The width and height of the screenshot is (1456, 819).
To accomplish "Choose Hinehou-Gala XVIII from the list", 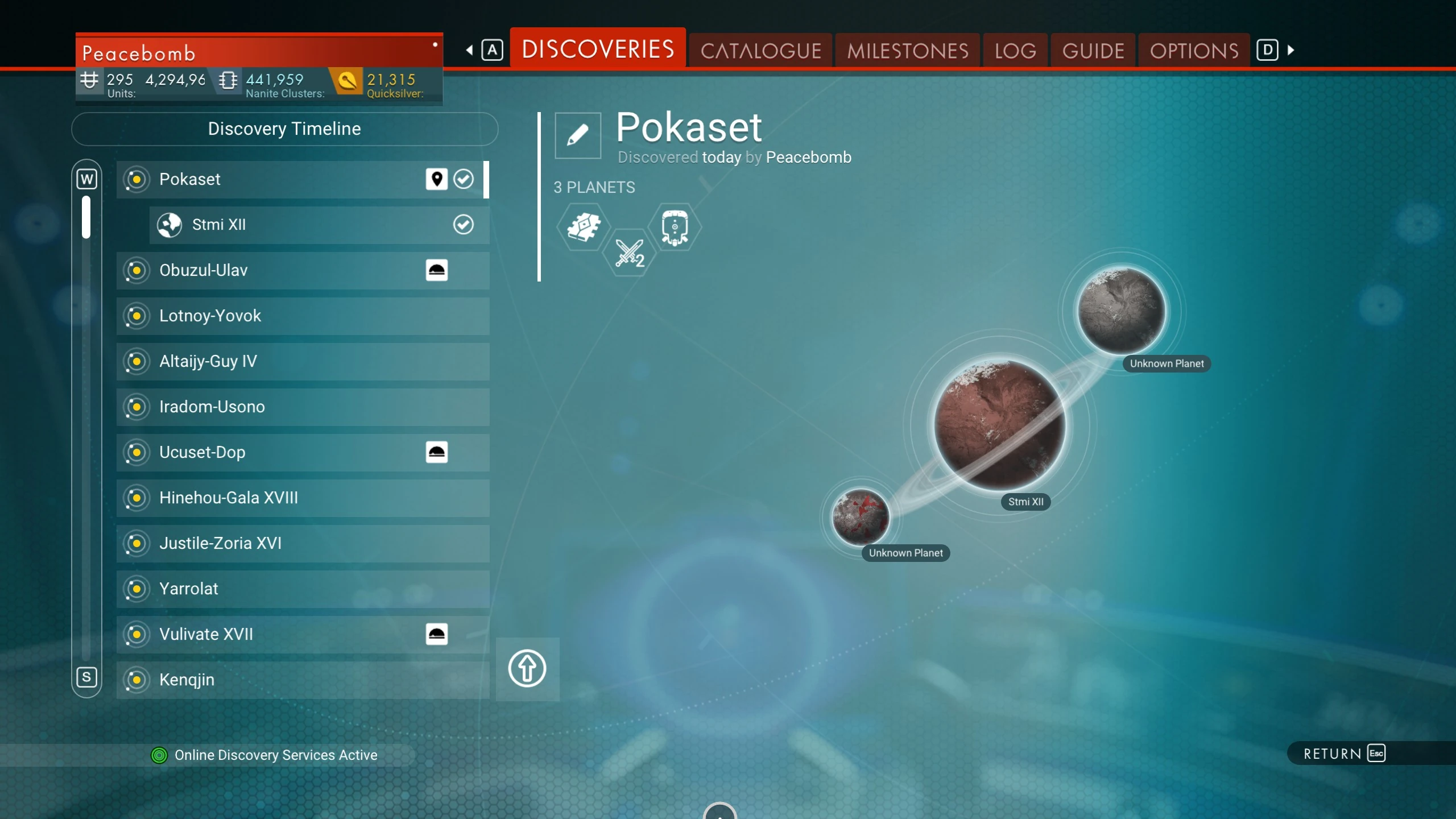I will [303, 498].
